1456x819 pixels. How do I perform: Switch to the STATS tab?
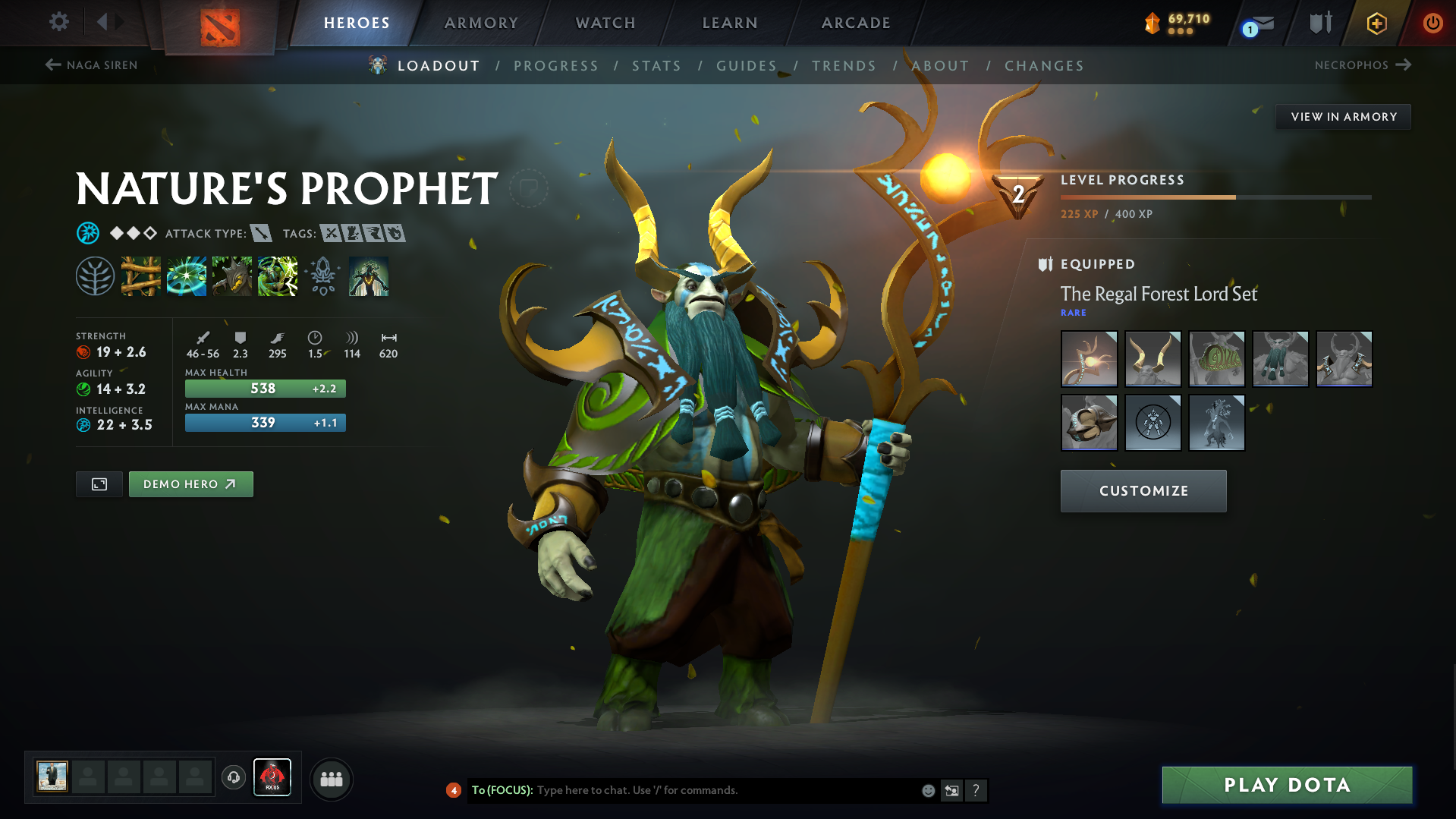(x=656, y=66)
